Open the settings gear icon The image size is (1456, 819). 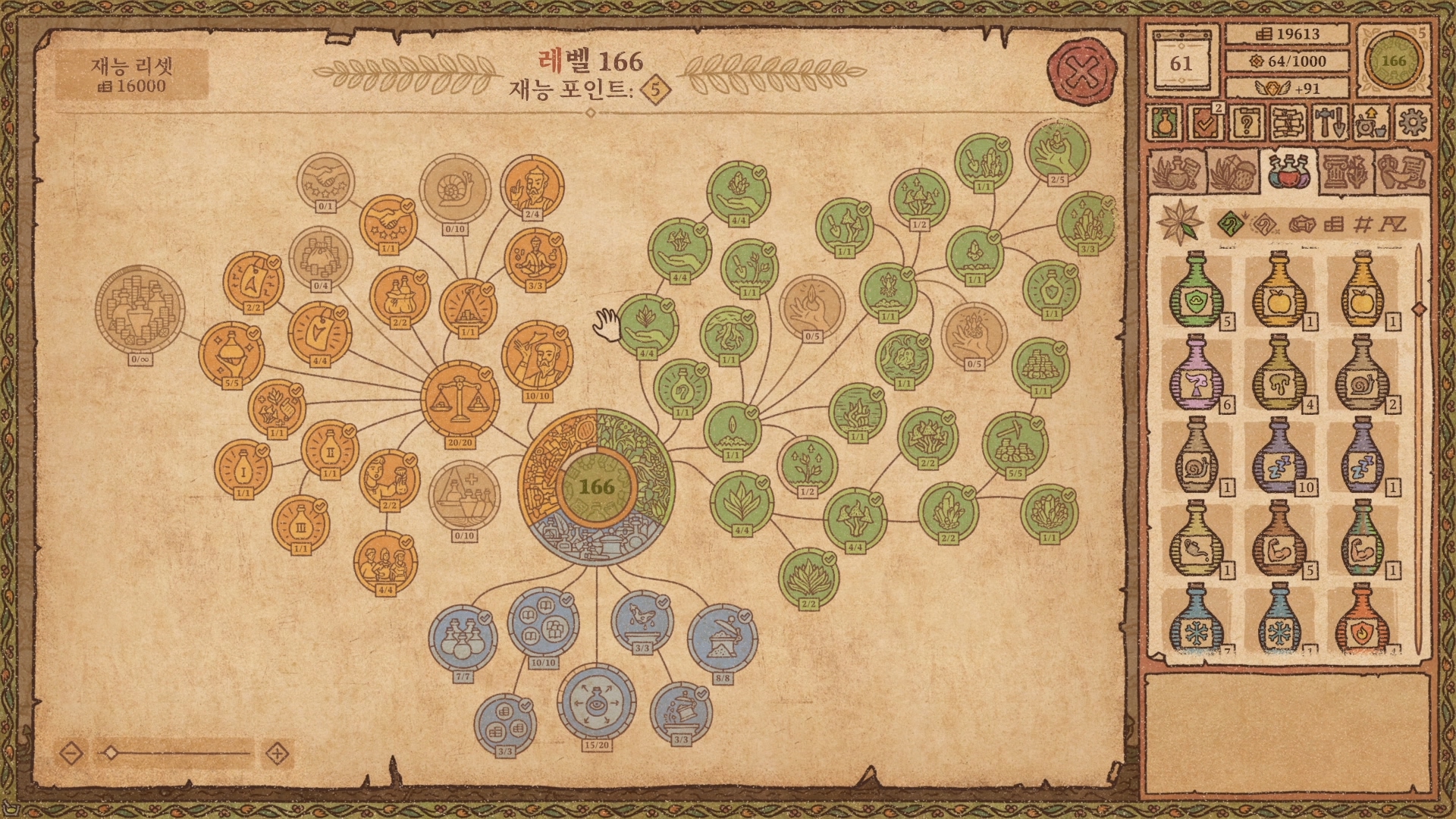coord(1412,122)
